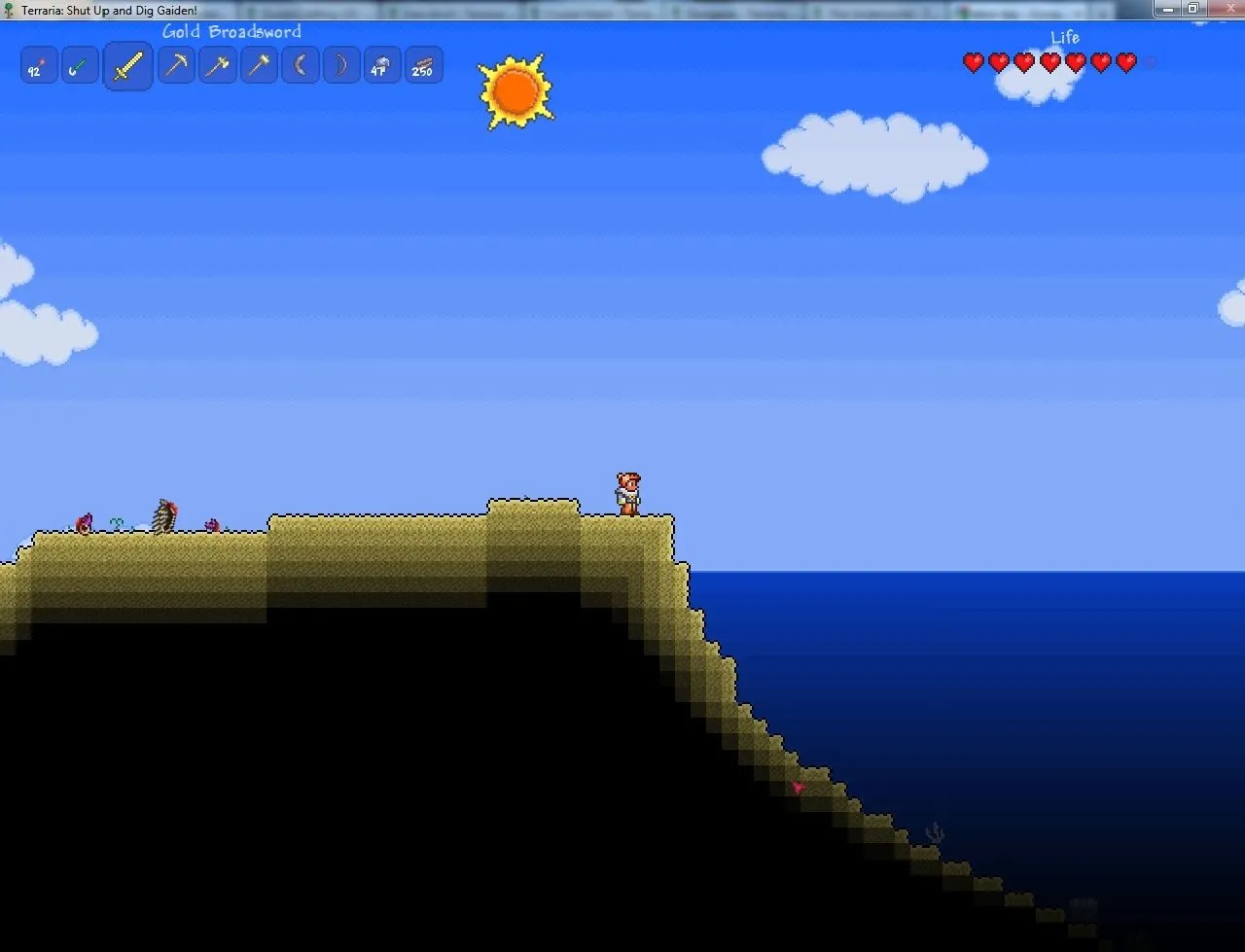Close the Terraria game window
Viewport: 1245px width, 952px height.
tap(1222, 9)
